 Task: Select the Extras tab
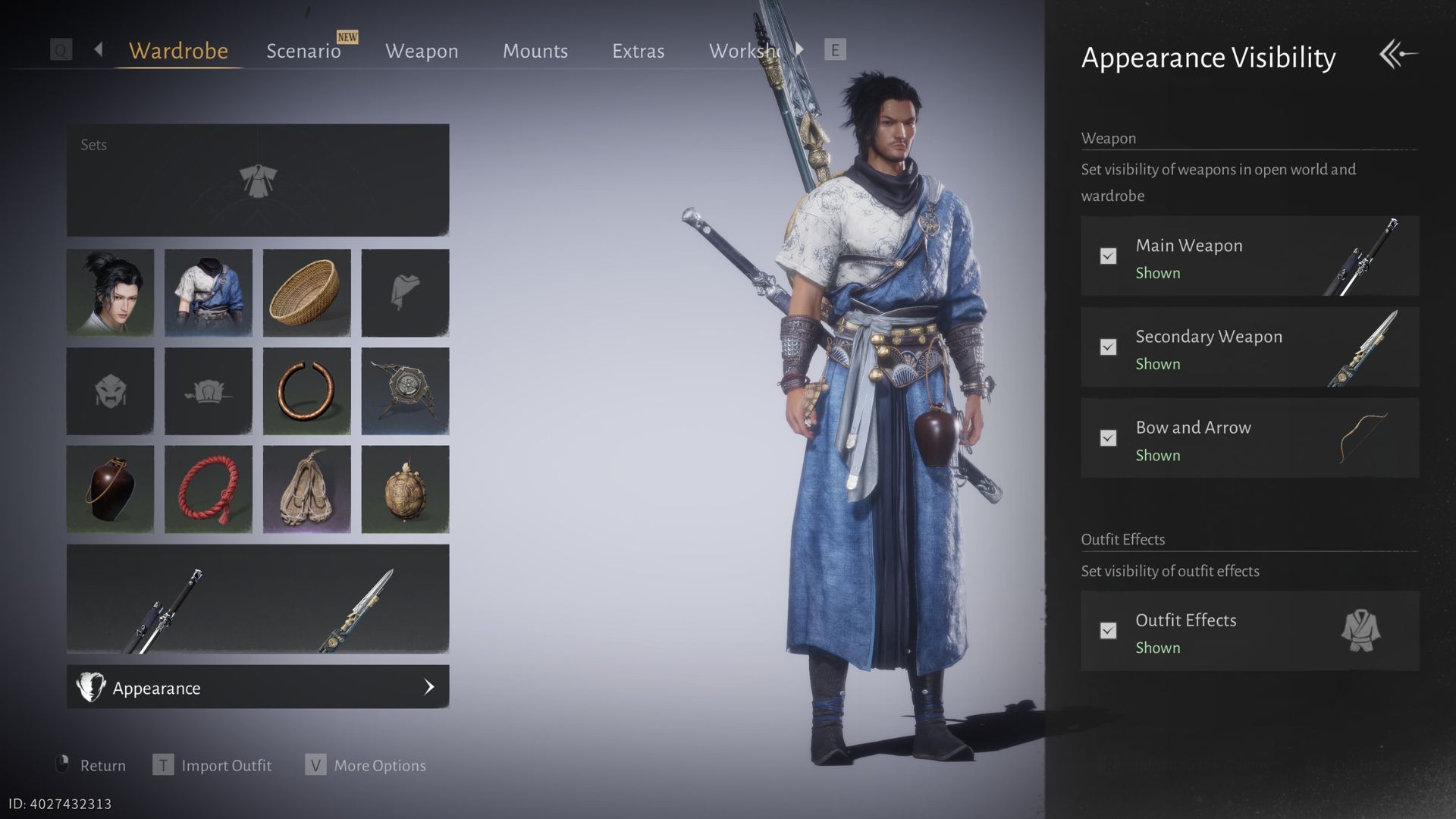coord(638,51)
